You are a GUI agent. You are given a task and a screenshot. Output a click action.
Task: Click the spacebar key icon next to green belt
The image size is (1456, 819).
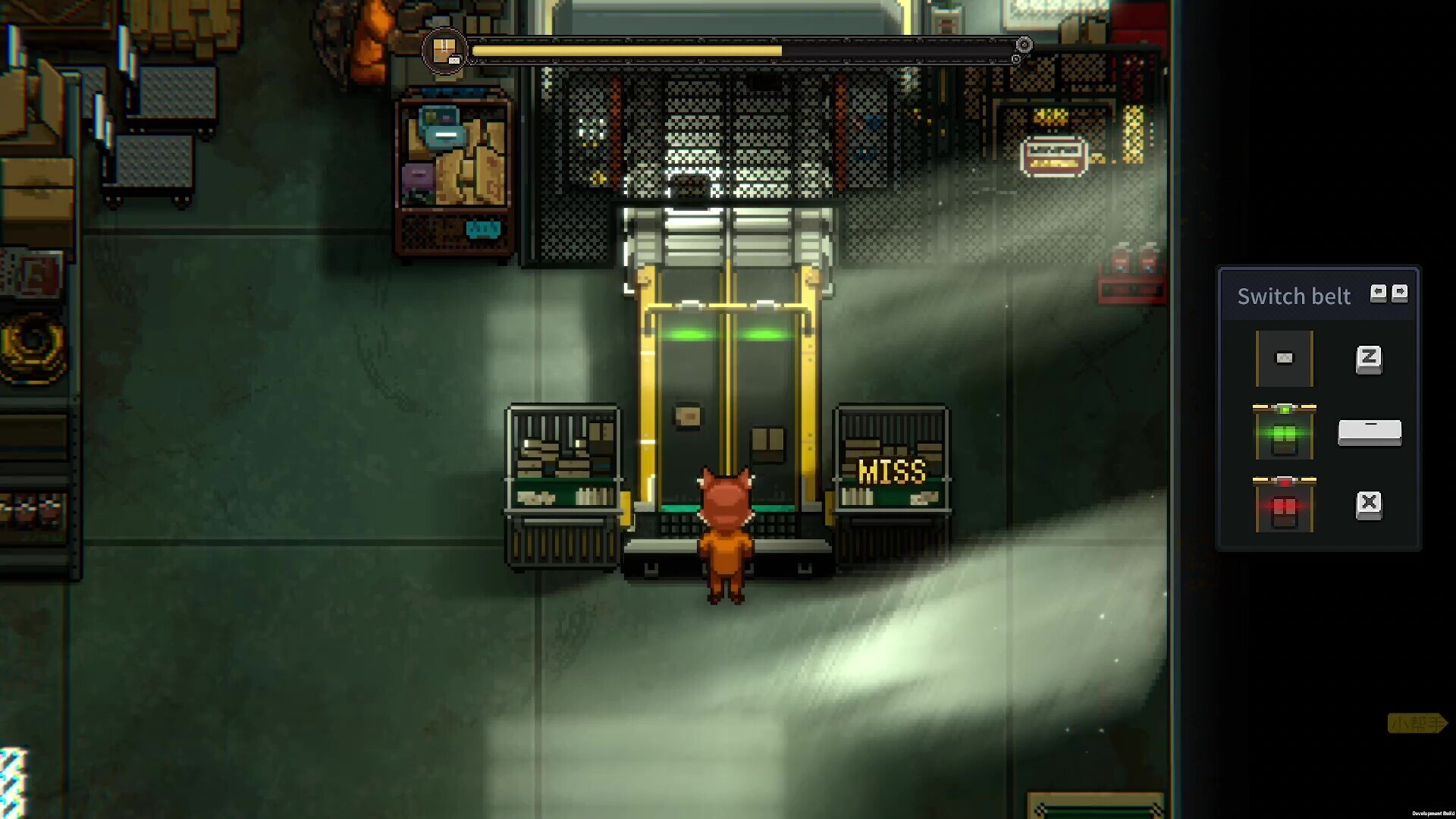(1370, 433)
